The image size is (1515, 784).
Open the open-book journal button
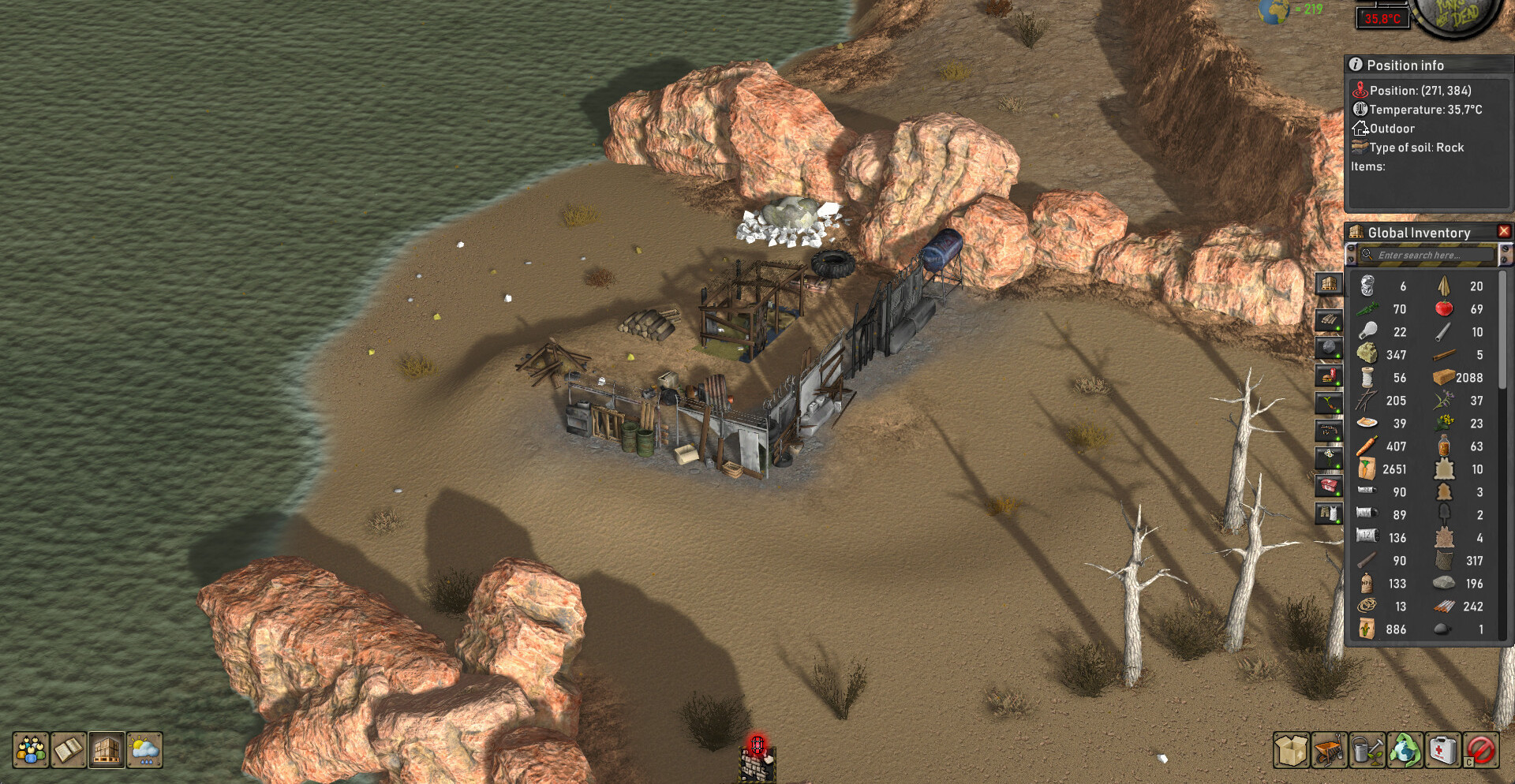(x=69, y=750)
